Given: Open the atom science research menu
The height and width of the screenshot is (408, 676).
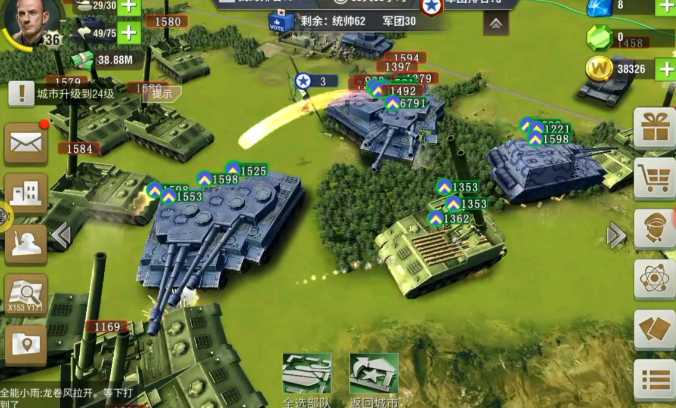Looking at the screenshot, I should (x=655, y=279).
